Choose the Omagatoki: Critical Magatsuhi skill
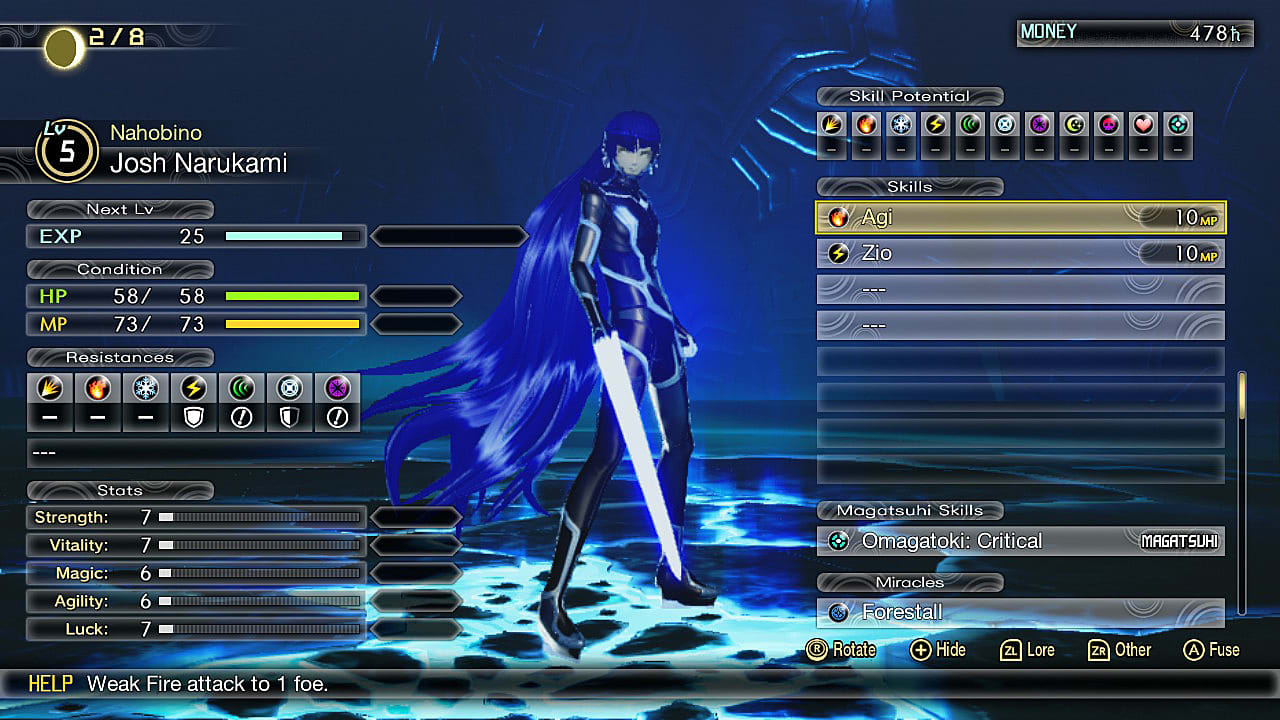 (1020, 541)
